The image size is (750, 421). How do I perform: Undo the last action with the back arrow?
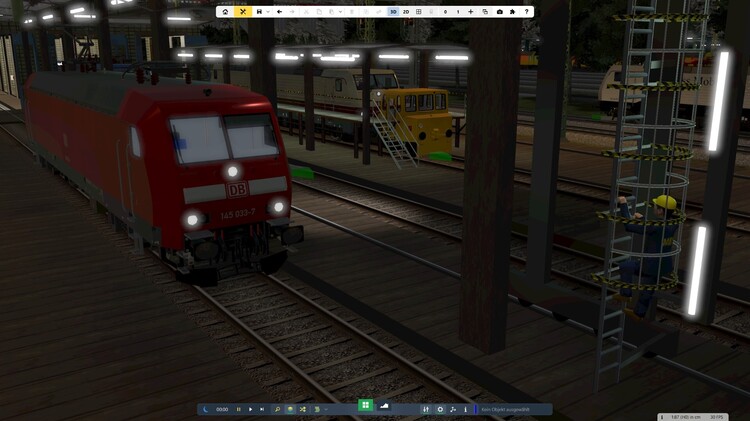[279, 12]
